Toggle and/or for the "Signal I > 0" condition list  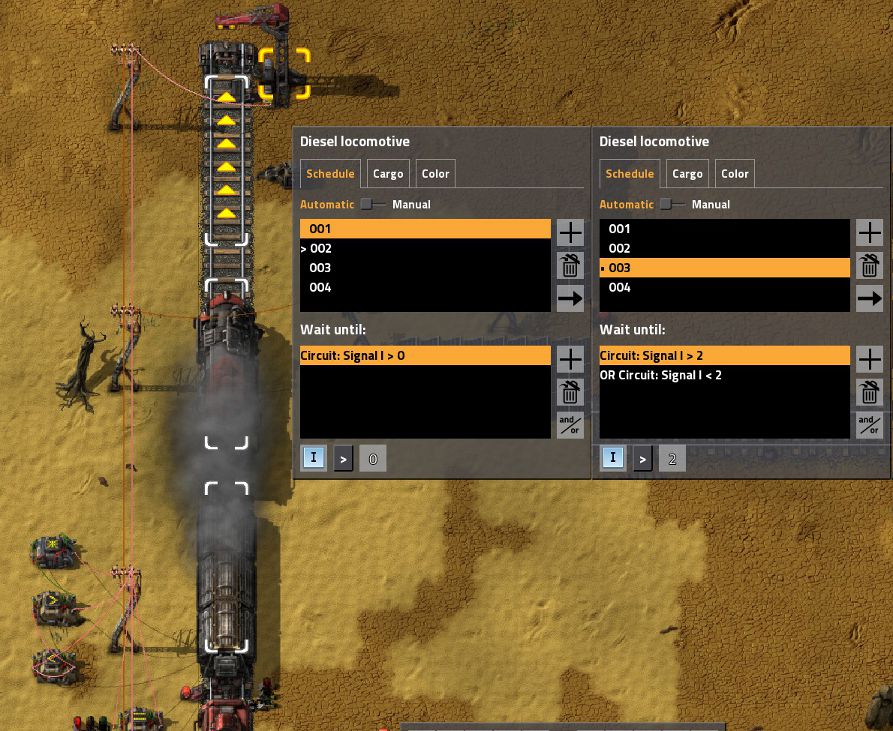pos(570,425)
